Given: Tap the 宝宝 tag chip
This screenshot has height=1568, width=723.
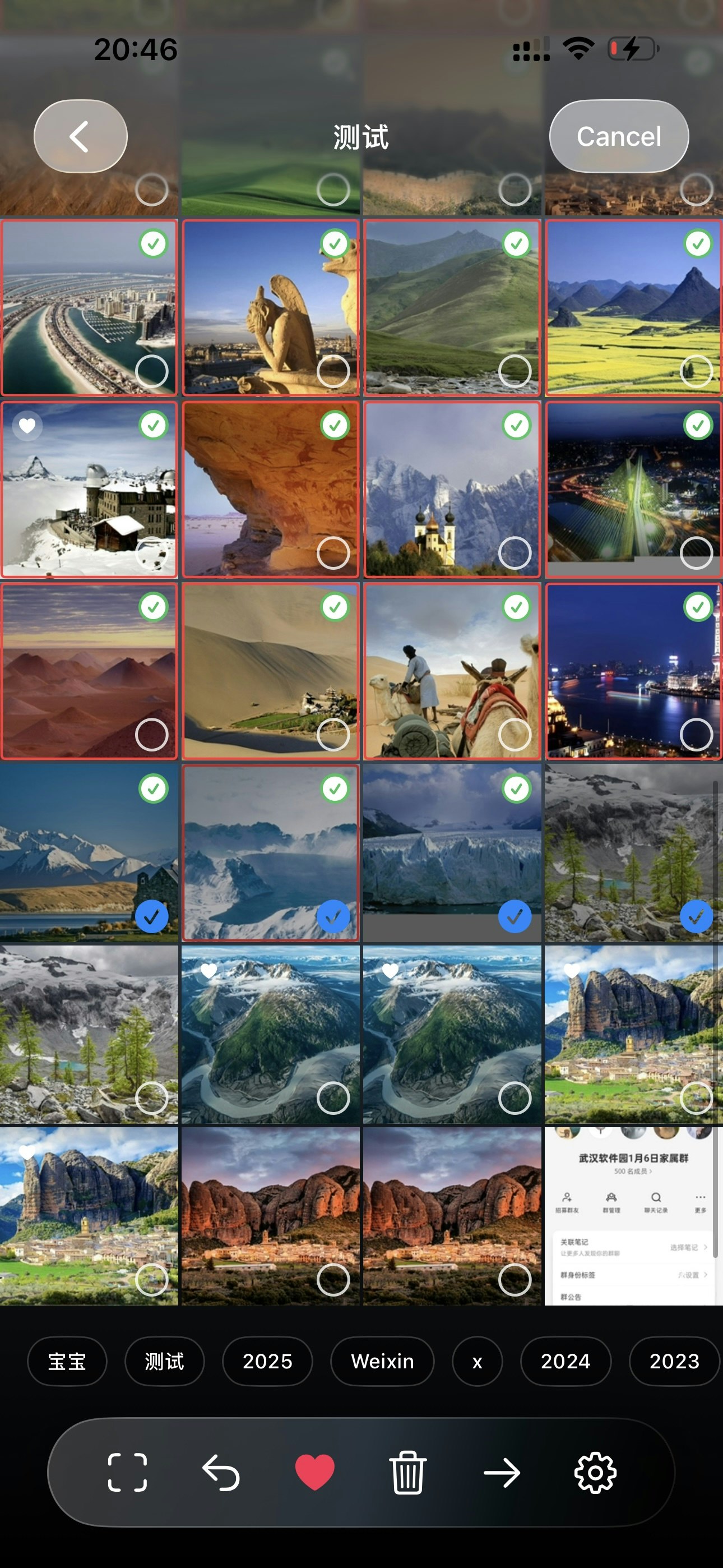Looking at the screenshot, I should (67, 1362).
